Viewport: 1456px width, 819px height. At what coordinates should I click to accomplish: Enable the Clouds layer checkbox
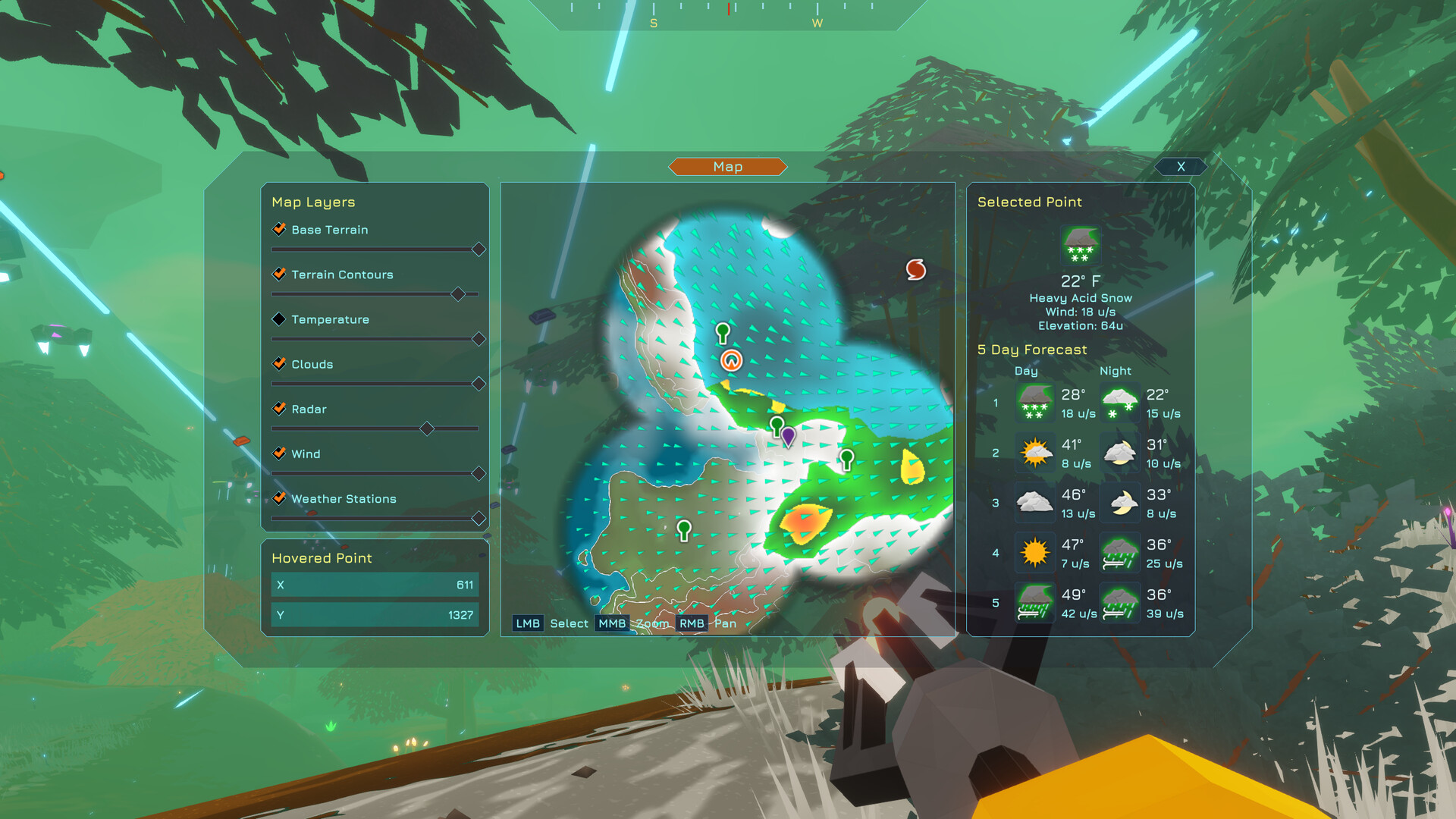(x=278, y=364)
